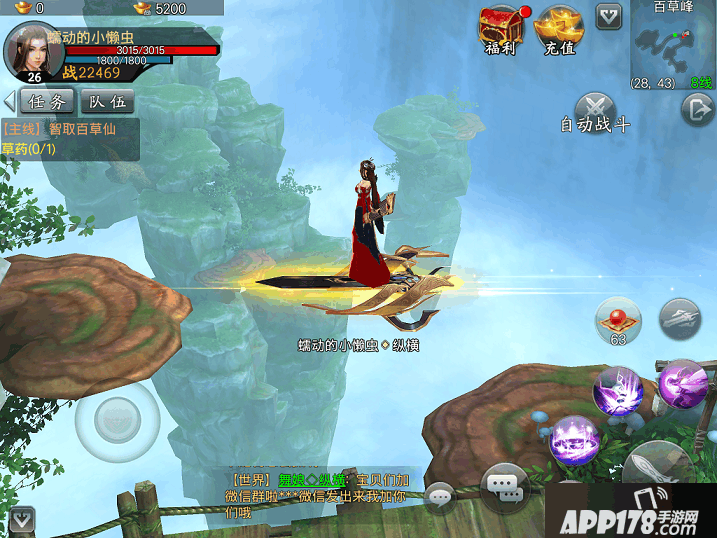Open the small speech bubble chat
717x538 pixels.
point(439,494)
